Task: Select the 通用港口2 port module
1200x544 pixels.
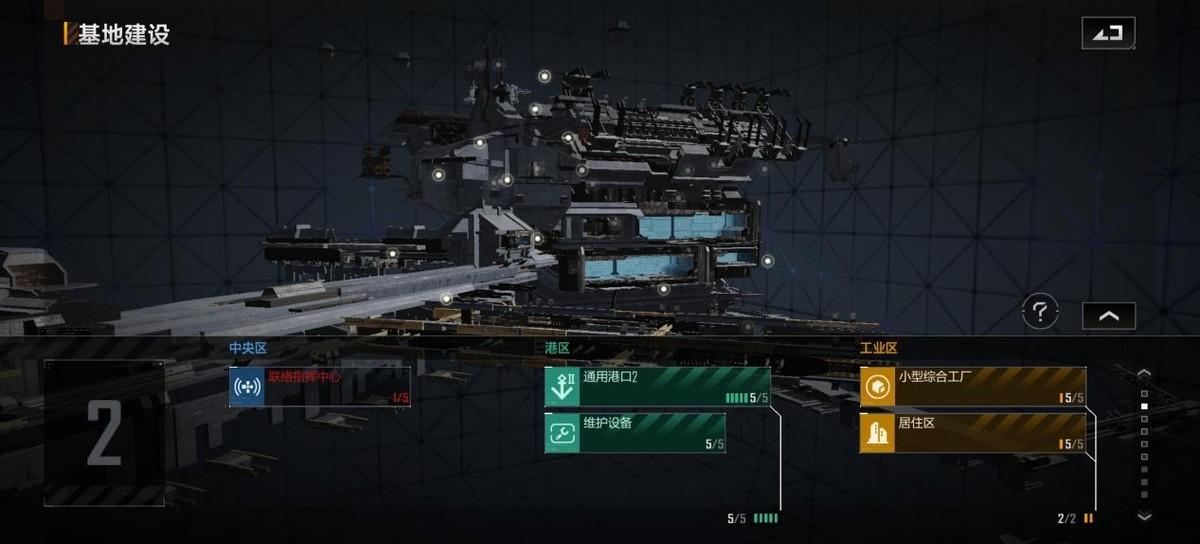Action: pos(657,387)
